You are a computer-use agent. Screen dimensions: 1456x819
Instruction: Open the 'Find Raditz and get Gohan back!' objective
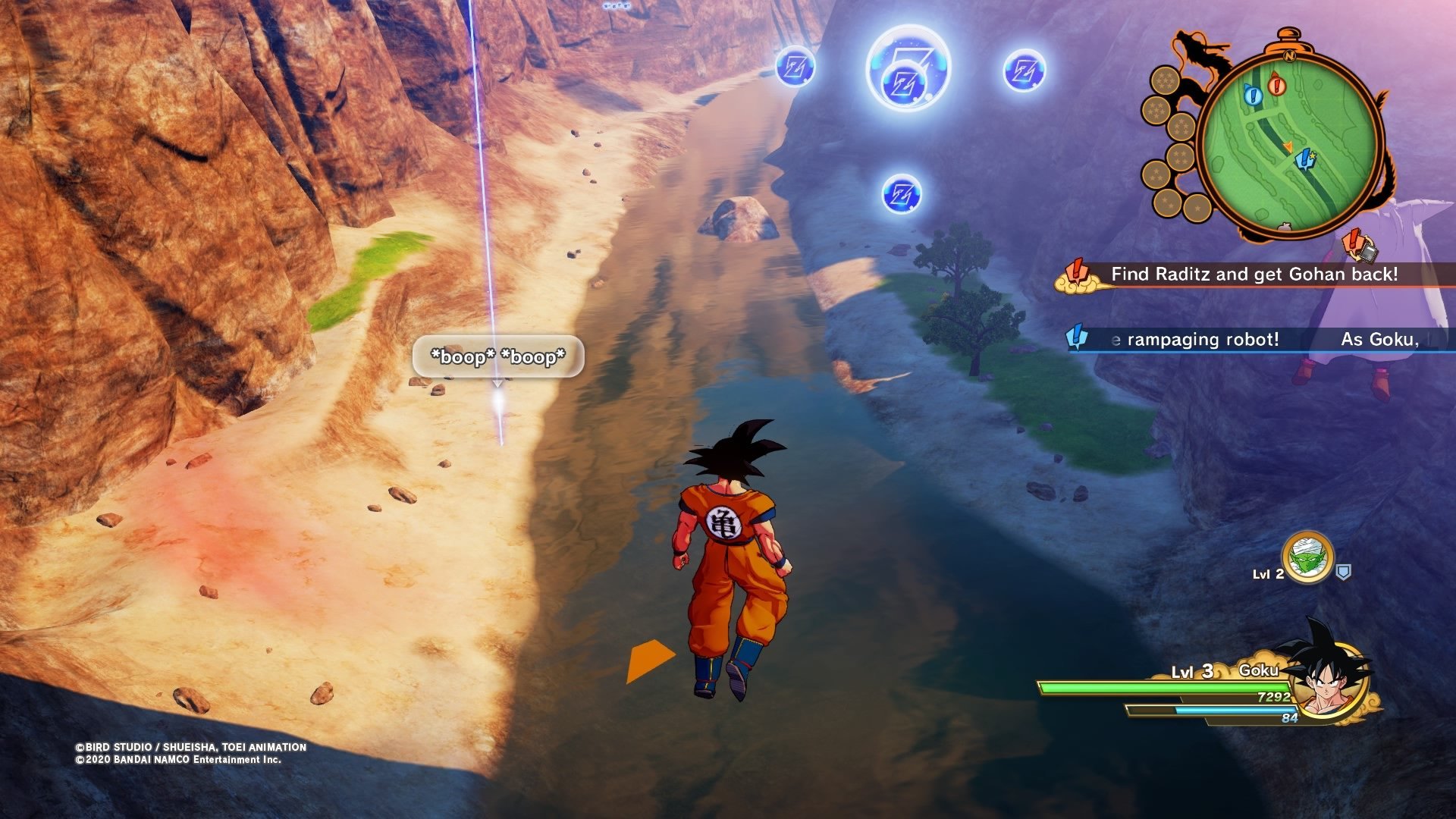[1254, 275]
